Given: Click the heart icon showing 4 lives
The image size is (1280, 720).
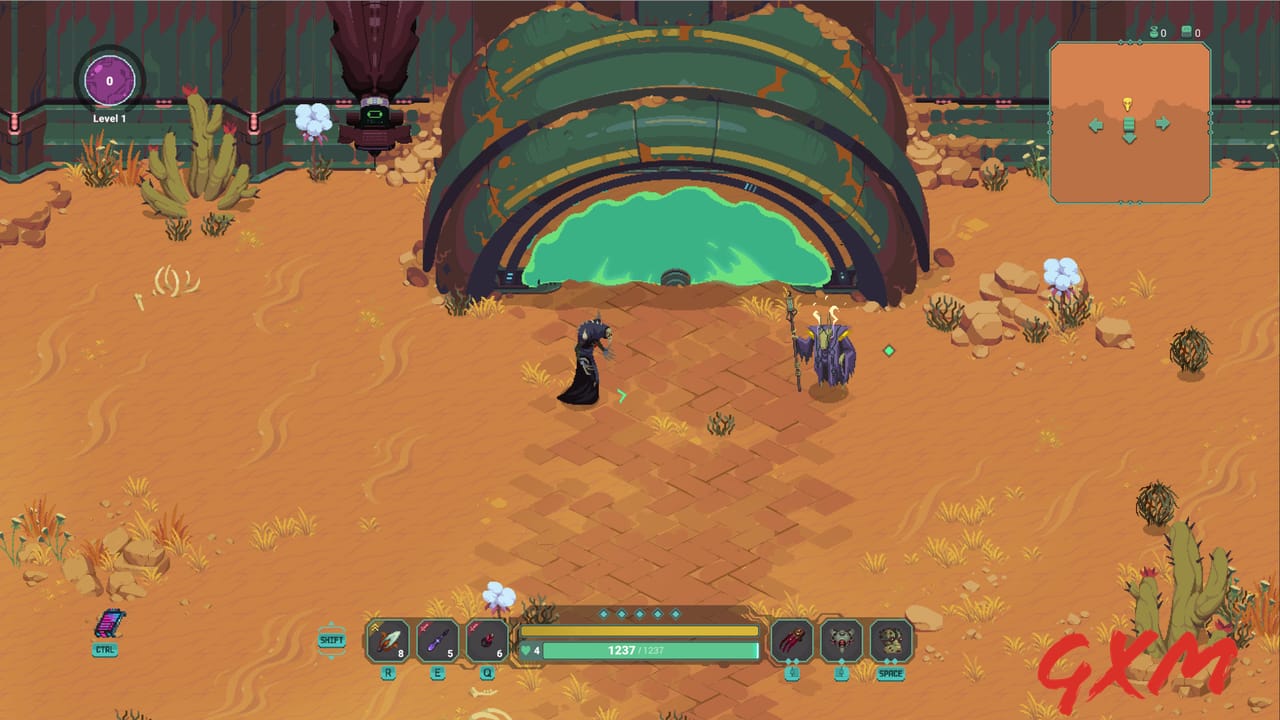Looking at the screenshot, I should 527,650.
